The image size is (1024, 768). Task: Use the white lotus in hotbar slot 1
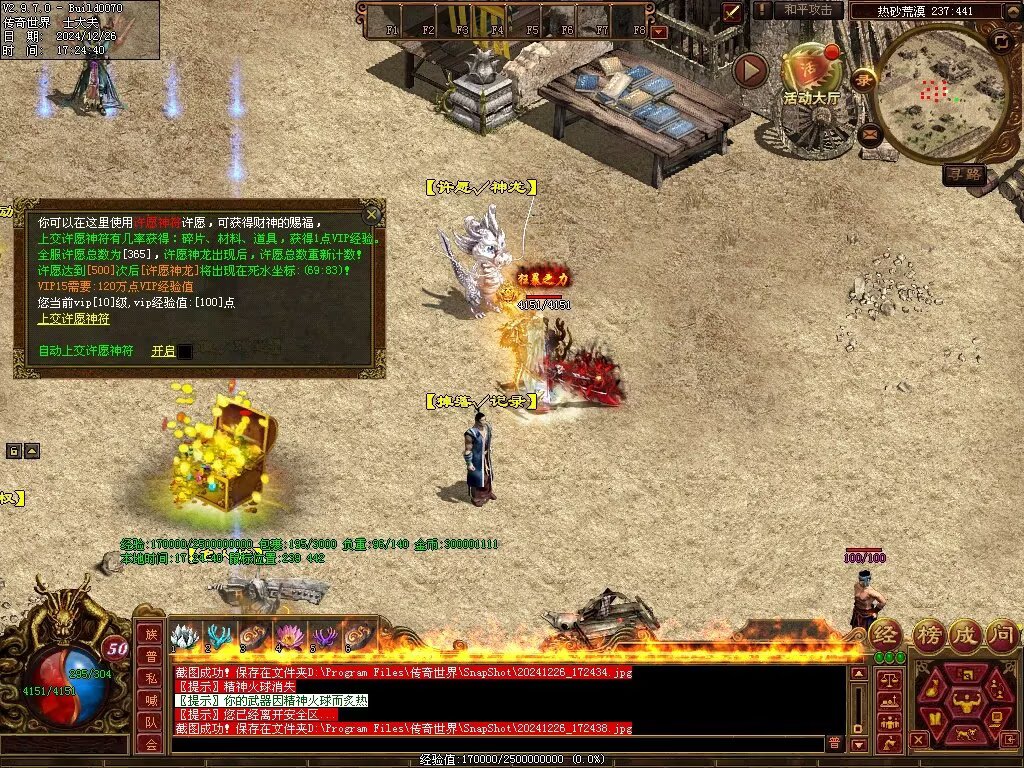point(184,636)
